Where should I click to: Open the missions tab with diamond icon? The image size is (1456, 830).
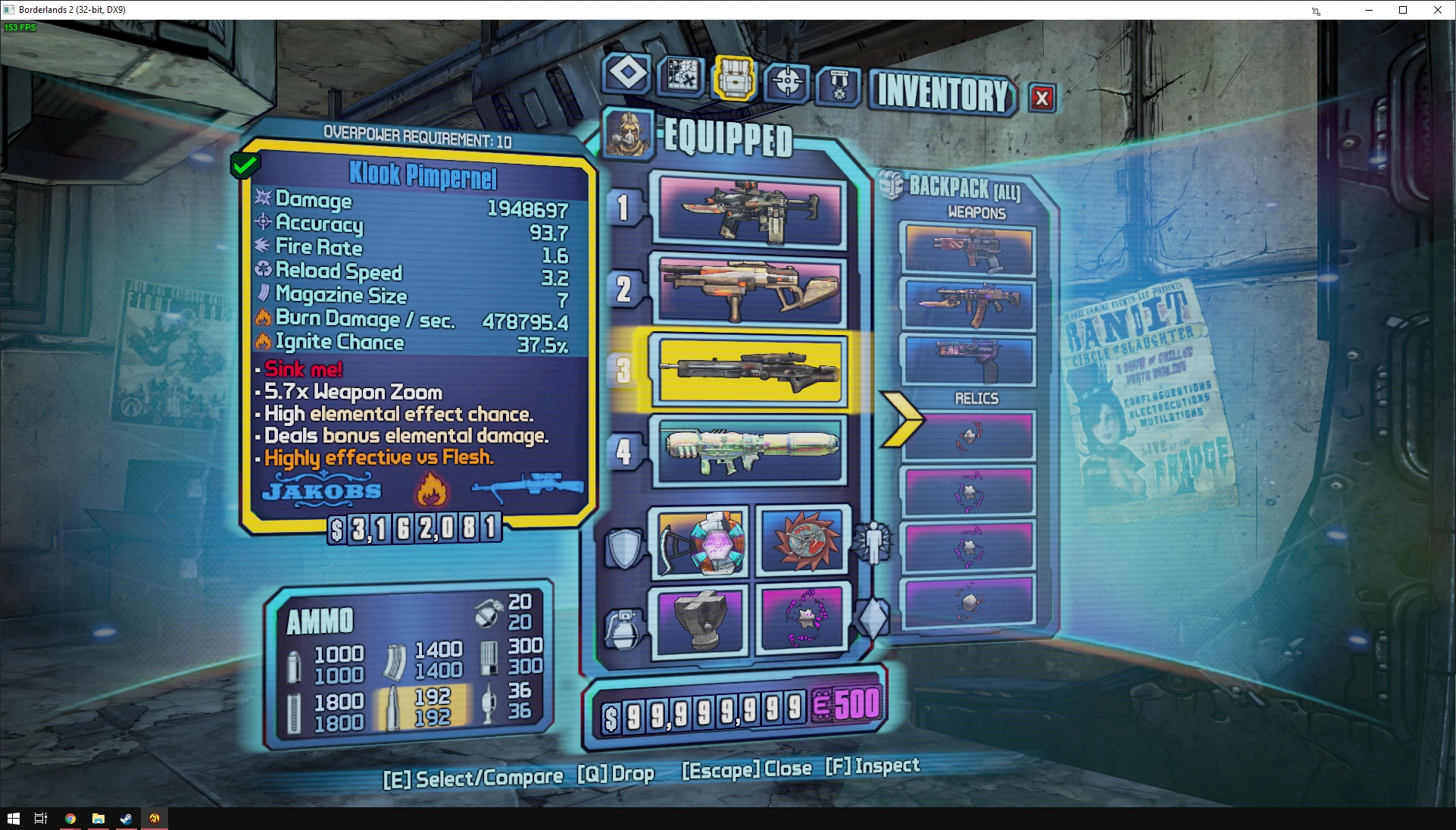click(x=627, y=74)
